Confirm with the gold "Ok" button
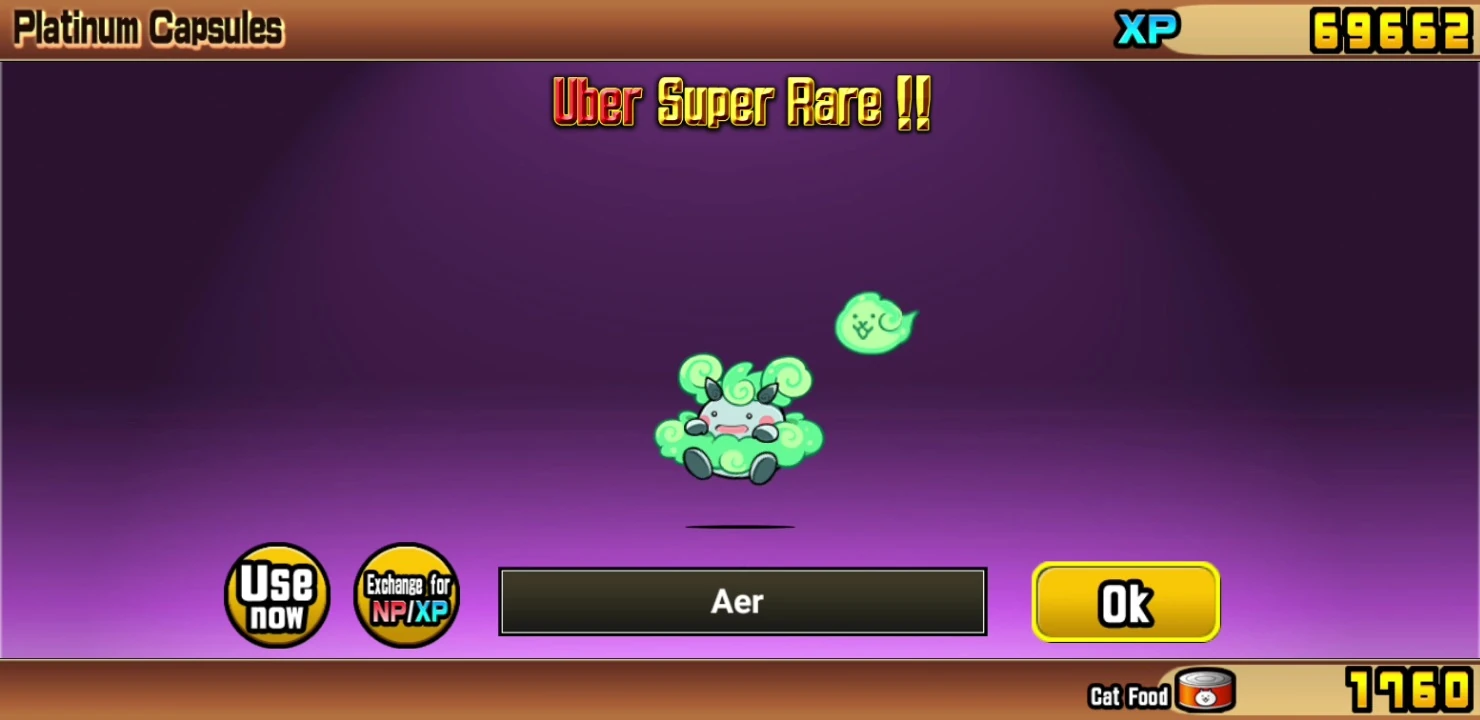Image resolution: width=1480 pixels, height=720 pixels. point(1125,601)
